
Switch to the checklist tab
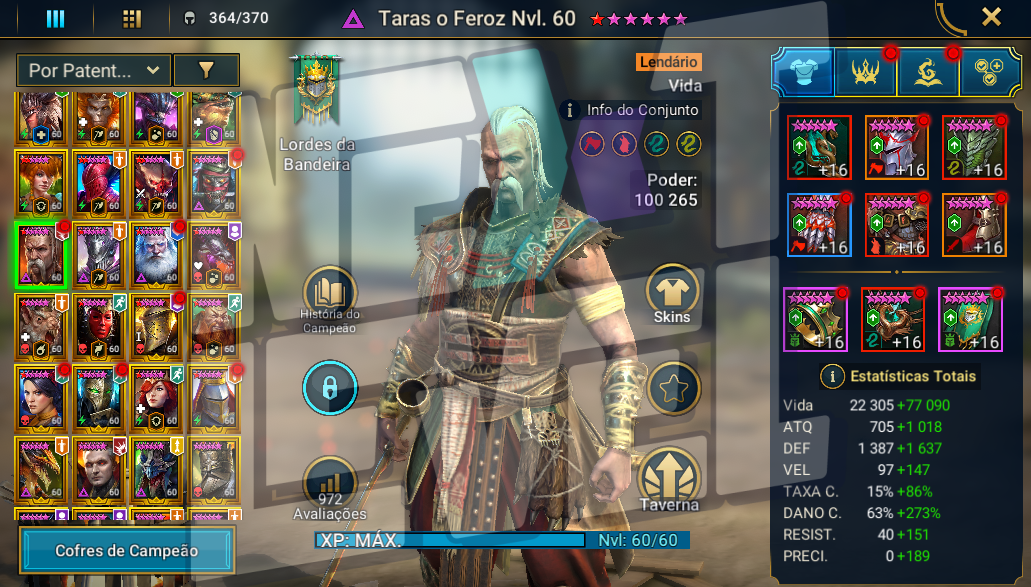click(990, 72)
